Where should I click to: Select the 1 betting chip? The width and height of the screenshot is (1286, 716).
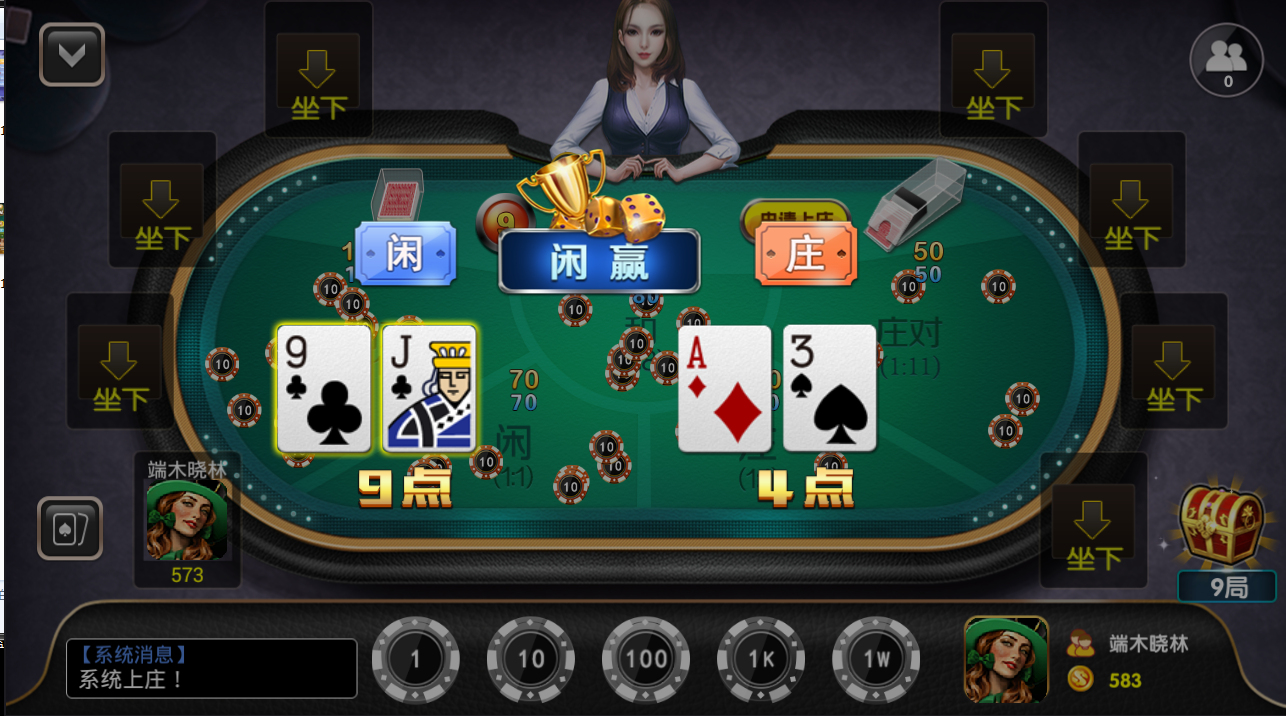pyautogui.click(x=415, y=659)
